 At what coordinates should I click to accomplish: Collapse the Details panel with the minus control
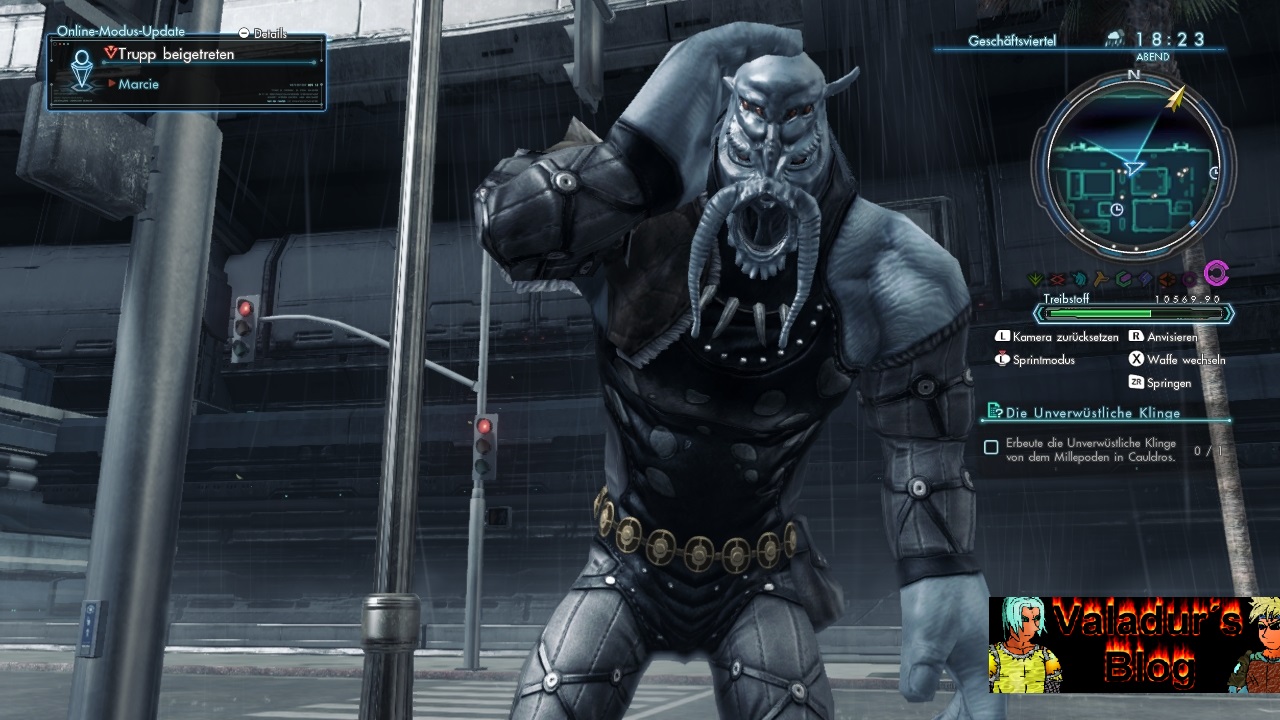243,31
